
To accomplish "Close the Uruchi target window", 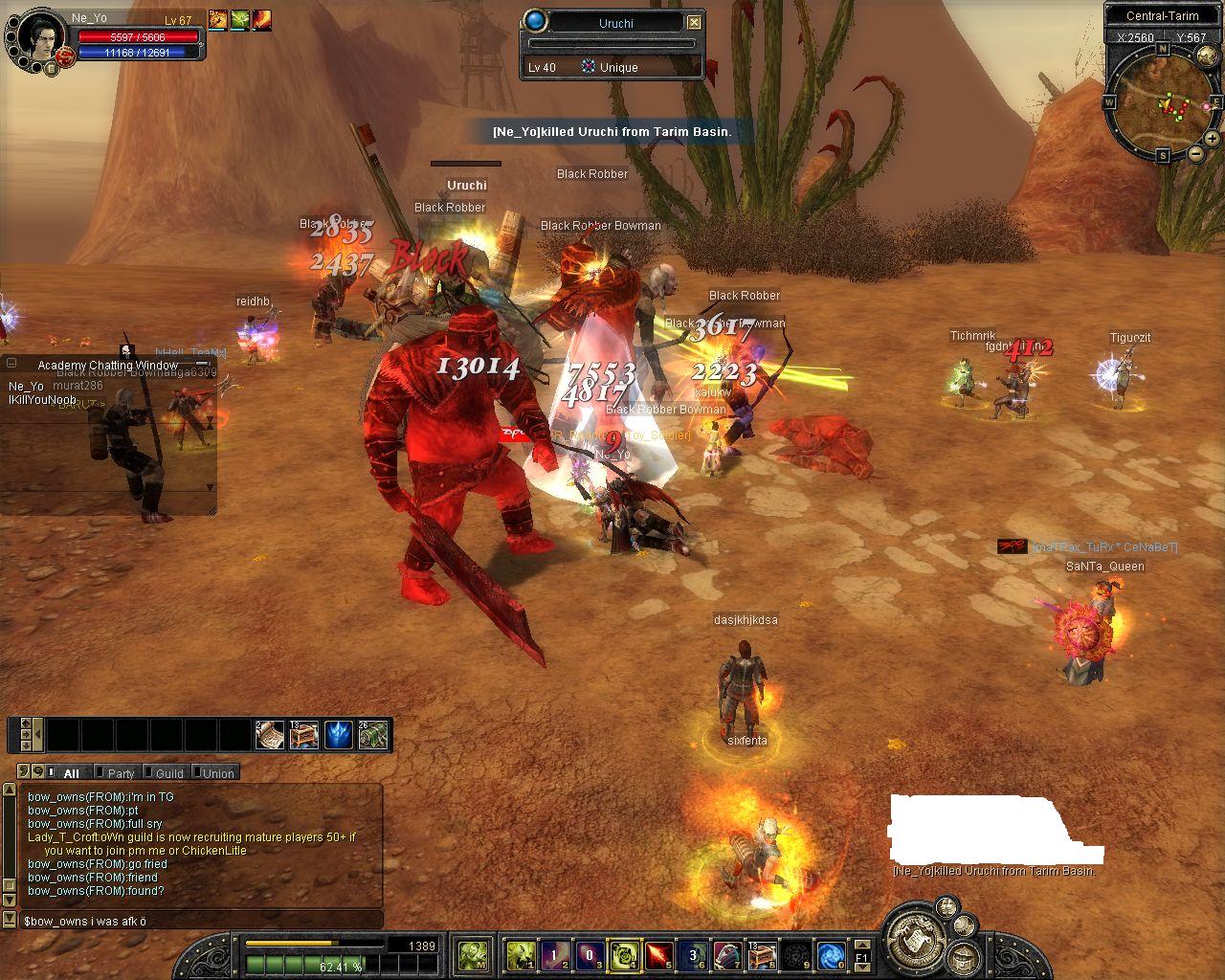I will tap(694, 22).
